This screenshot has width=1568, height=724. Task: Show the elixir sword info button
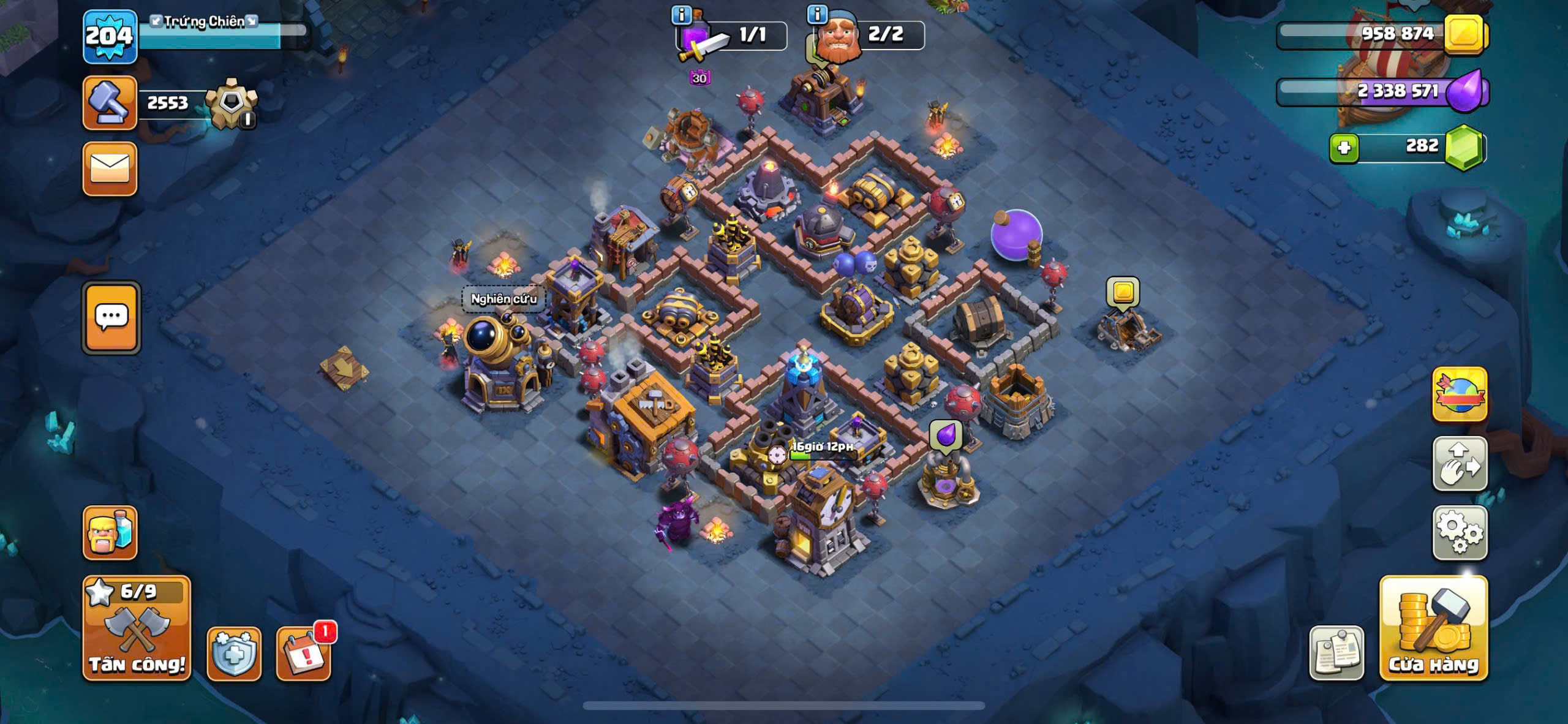point(681,13)
